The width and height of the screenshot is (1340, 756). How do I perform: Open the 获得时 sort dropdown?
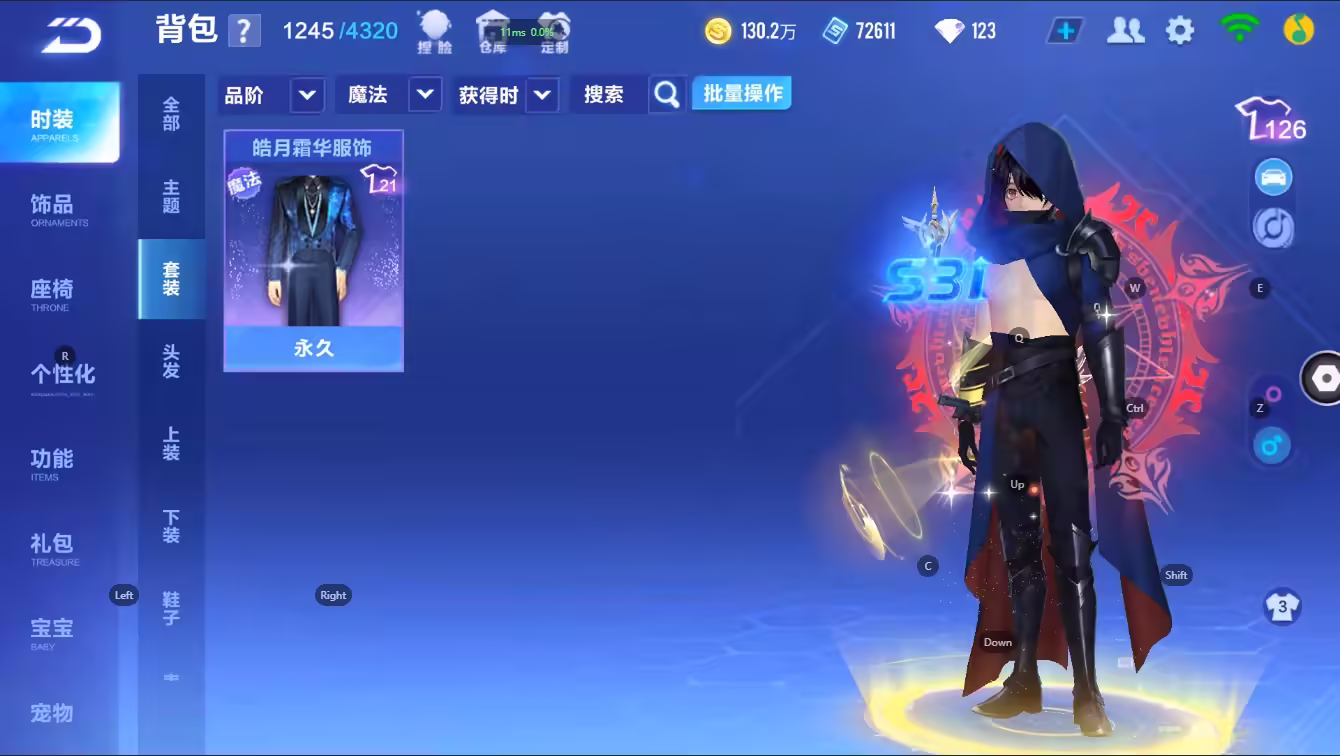click(x=542, y=95)
